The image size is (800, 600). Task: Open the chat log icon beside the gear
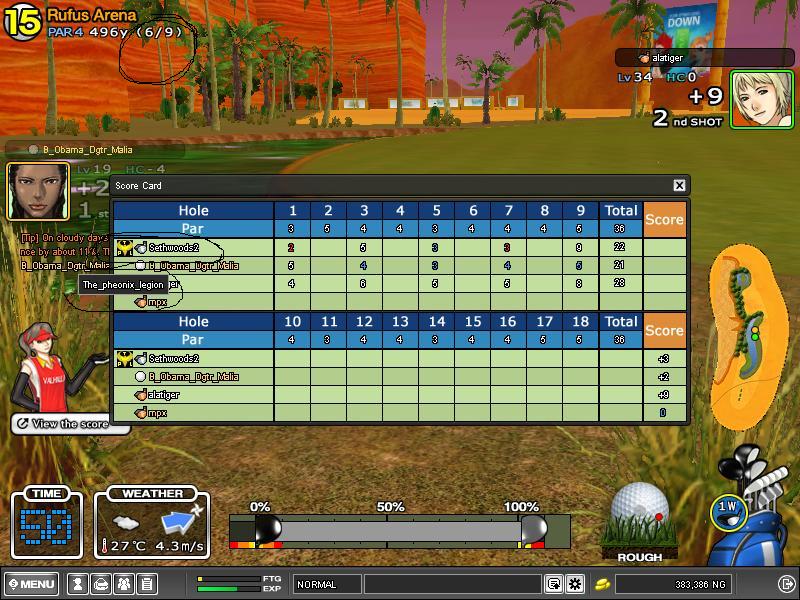coord(553,584)
